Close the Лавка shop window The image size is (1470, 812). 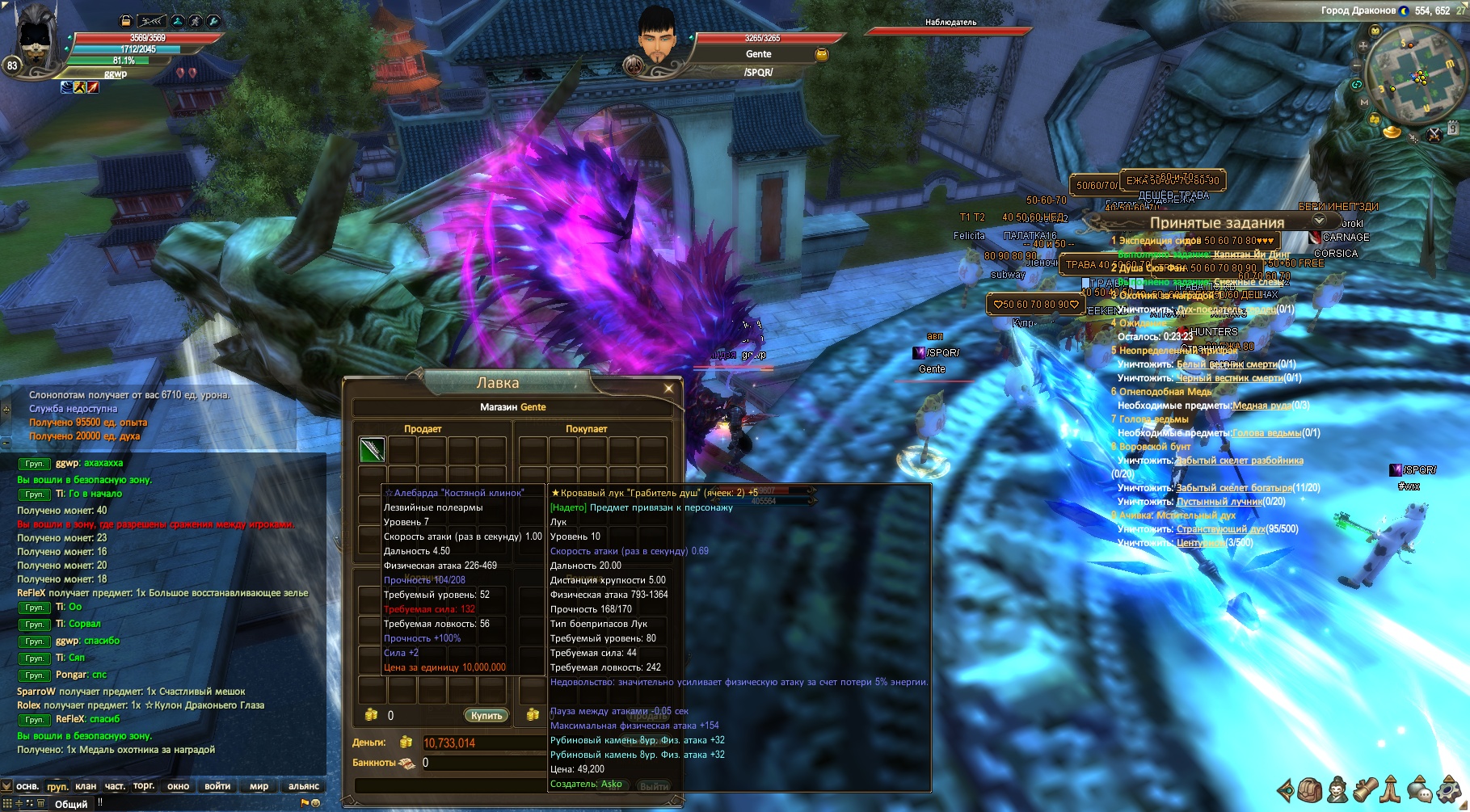[668, 389]
